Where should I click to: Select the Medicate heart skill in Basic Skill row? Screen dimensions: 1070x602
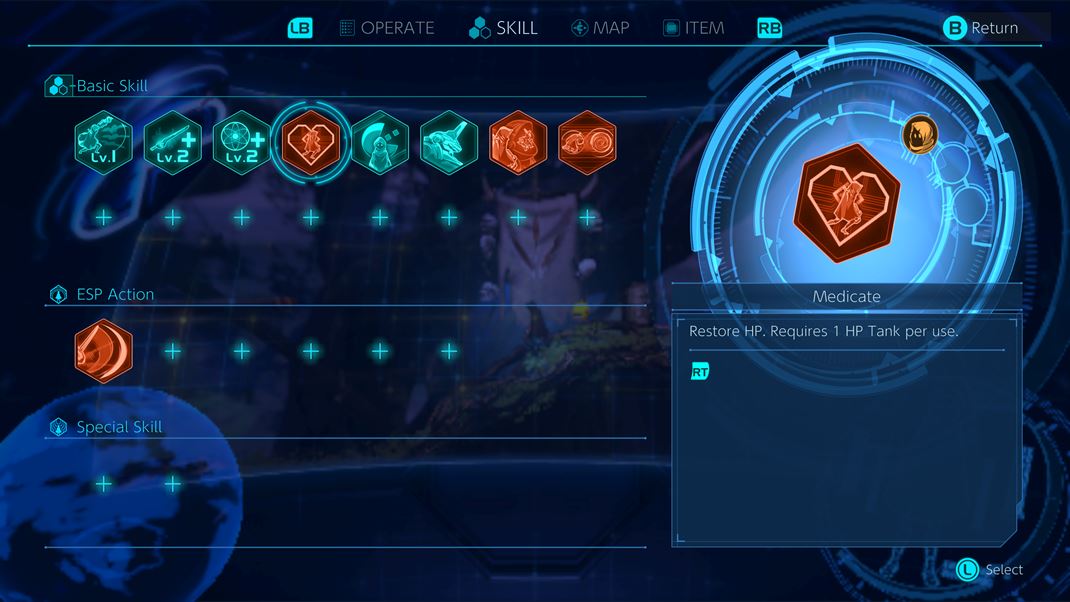tap(311, 143)
